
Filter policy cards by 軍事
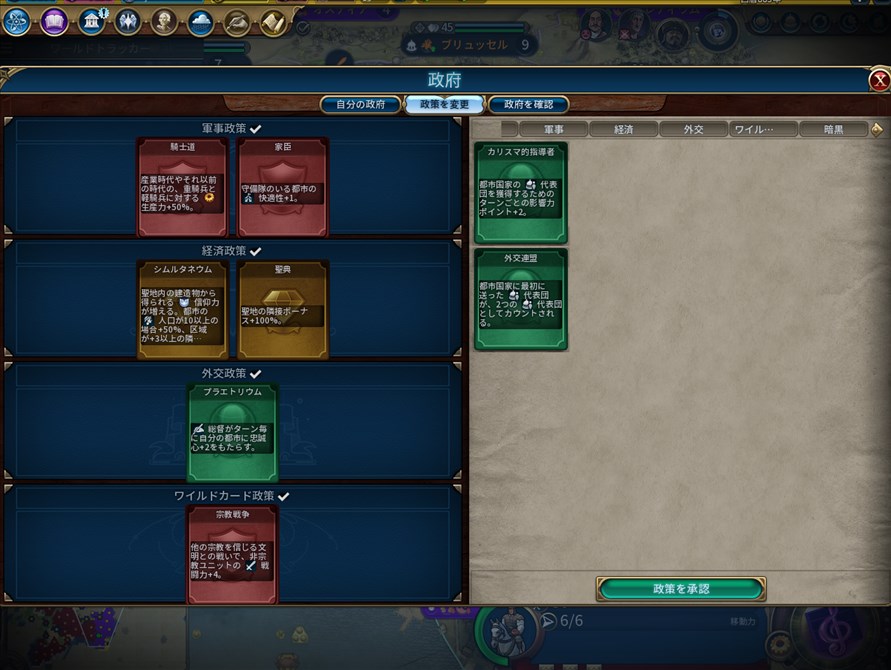[552, 129]
